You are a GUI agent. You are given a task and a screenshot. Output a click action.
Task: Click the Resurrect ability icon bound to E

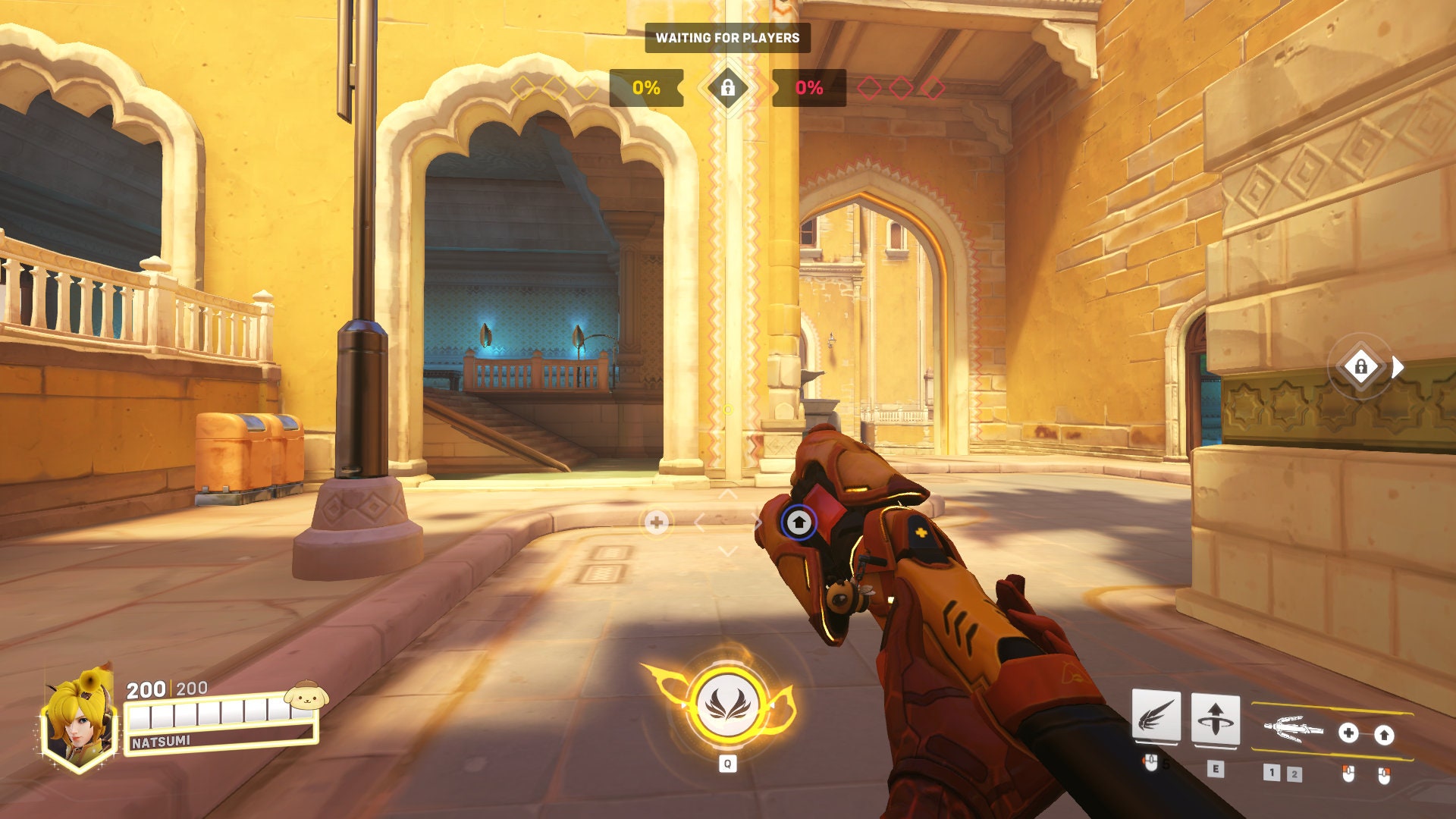click(x=1216, y=717)
